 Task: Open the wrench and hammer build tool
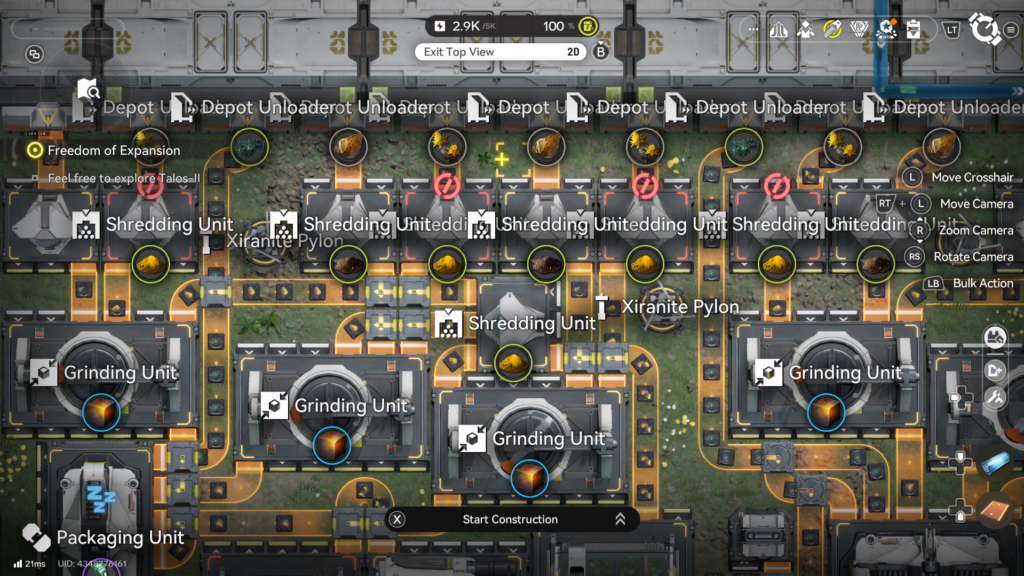994,397
